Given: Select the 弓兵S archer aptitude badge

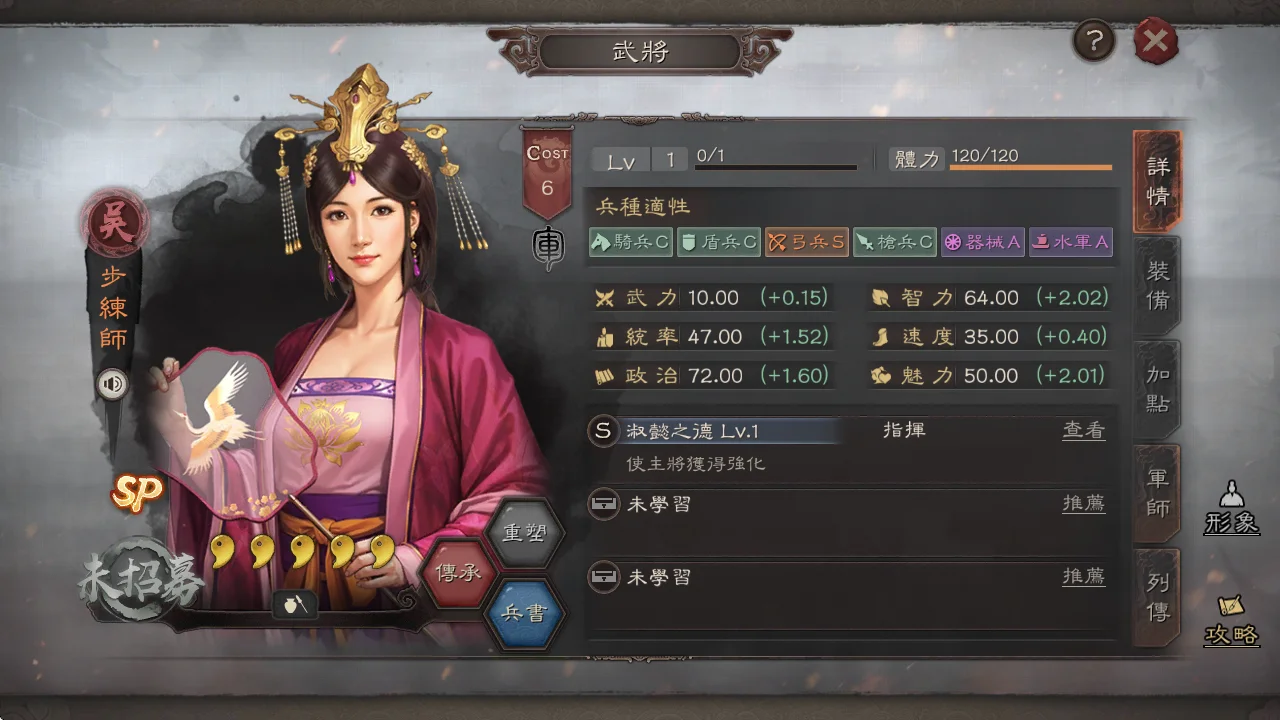Looking at the screenshot, I should coord(806,241).
